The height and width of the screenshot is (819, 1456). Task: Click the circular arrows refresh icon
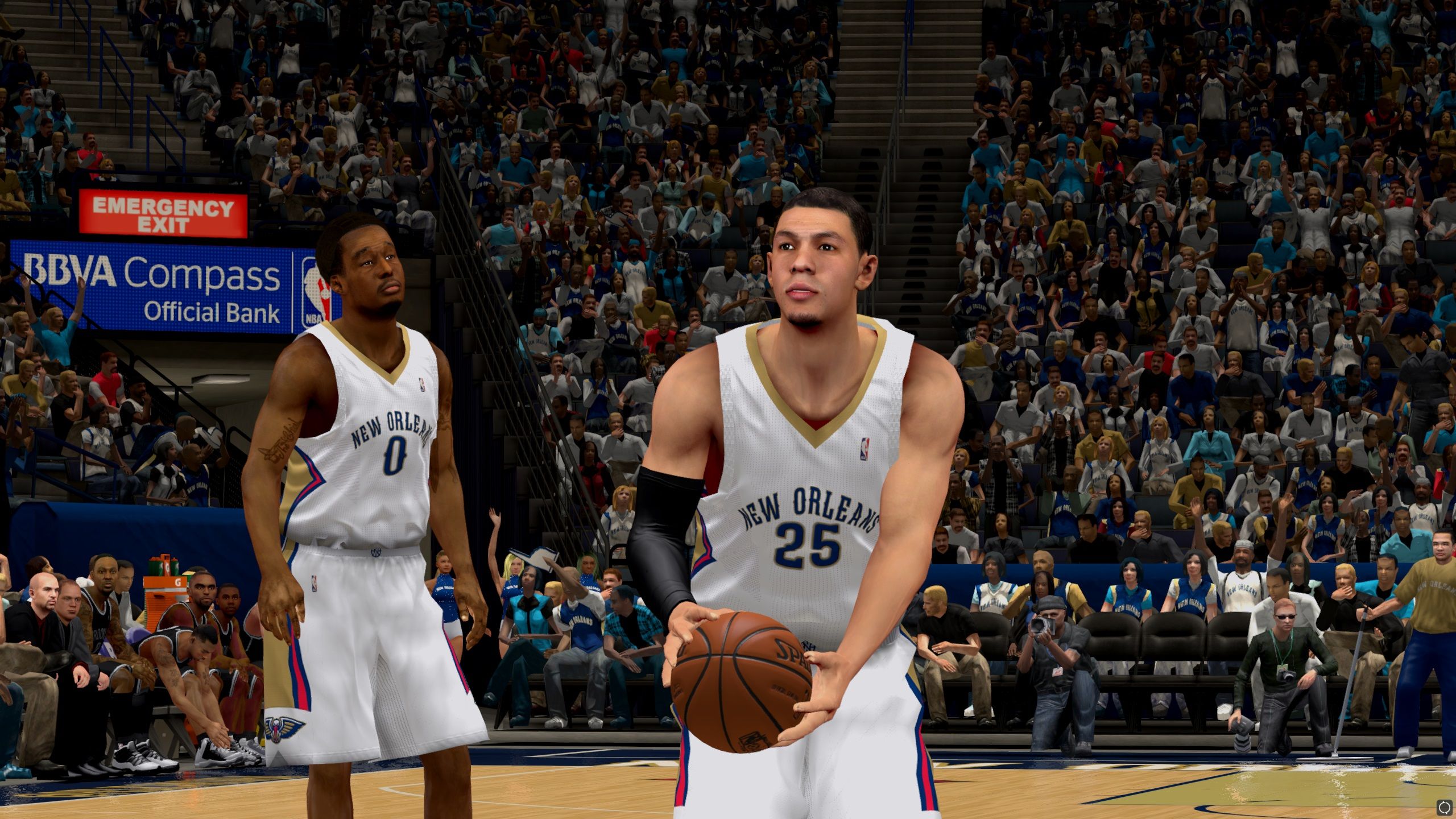[1444, 806]
